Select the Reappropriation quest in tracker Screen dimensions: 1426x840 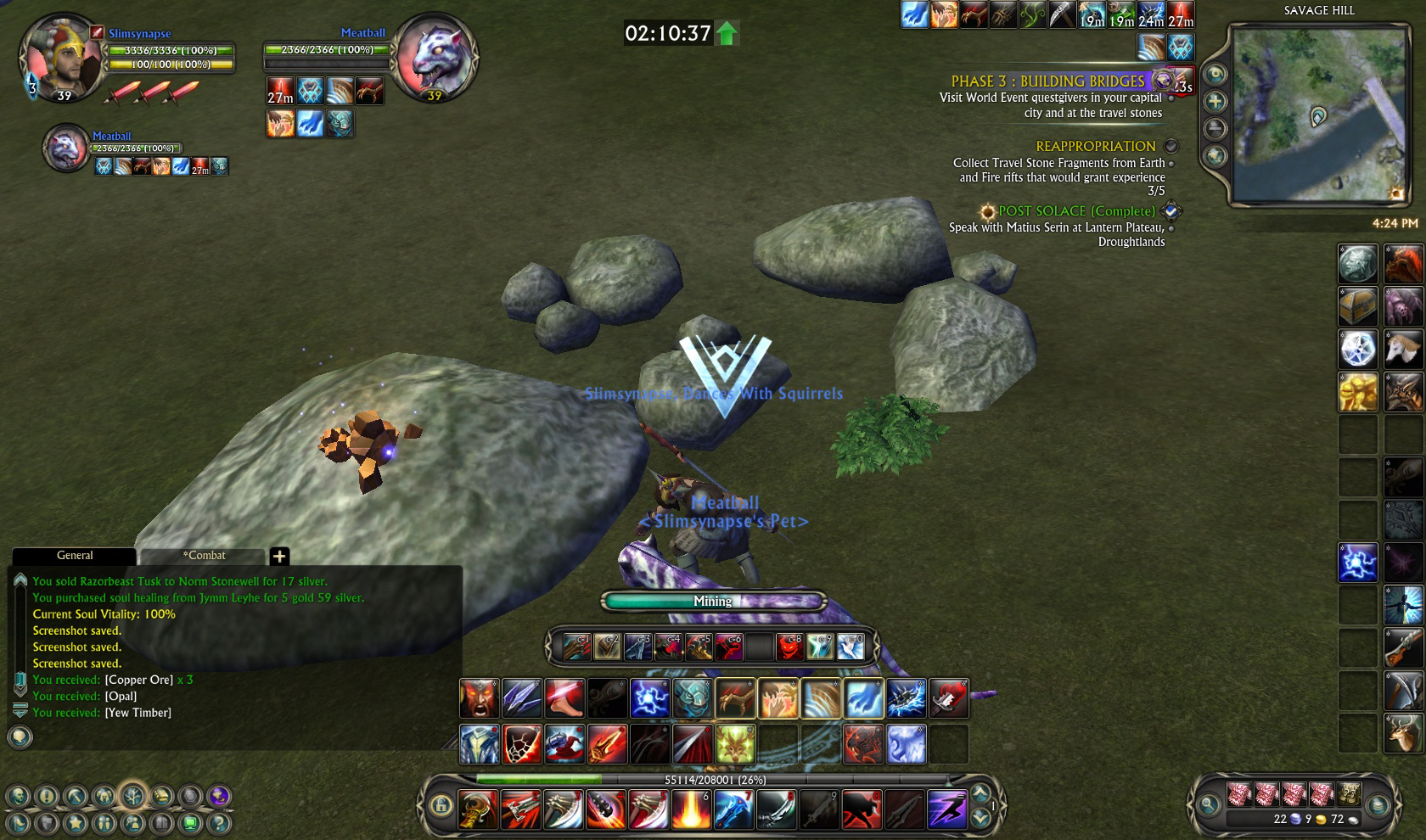[1095, 147]
